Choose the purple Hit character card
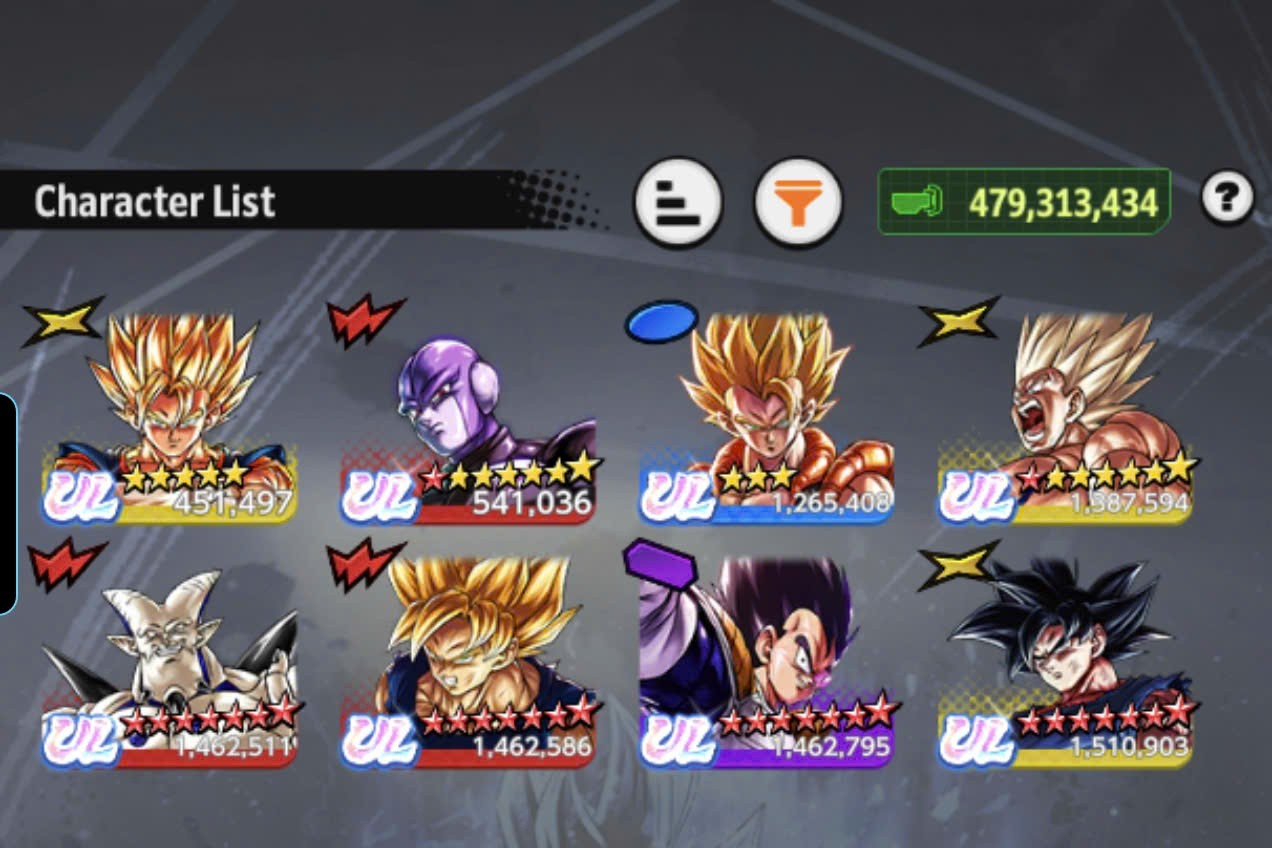 469,420
